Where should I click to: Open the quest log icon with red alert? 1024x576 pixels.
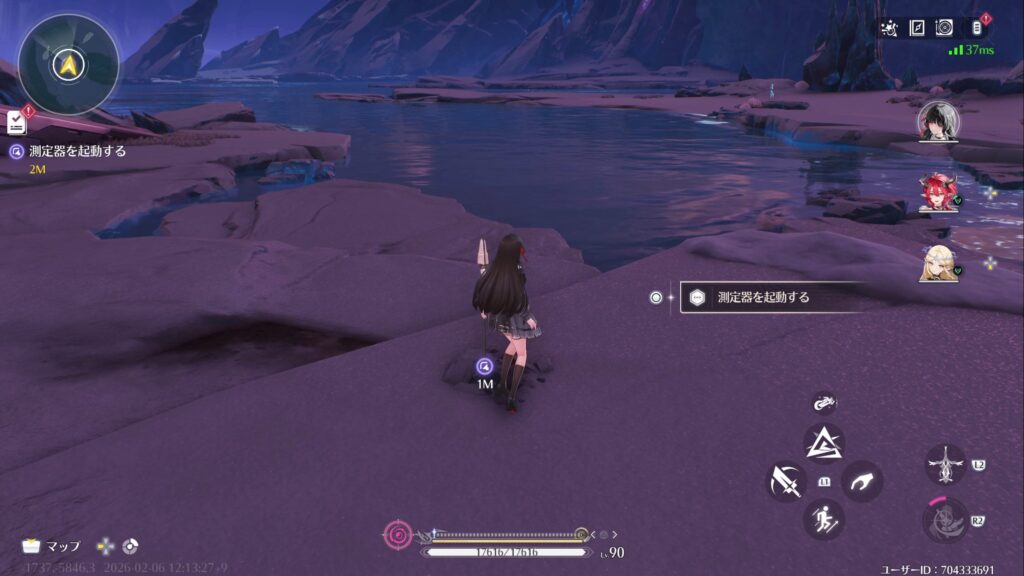pos(17,121)
